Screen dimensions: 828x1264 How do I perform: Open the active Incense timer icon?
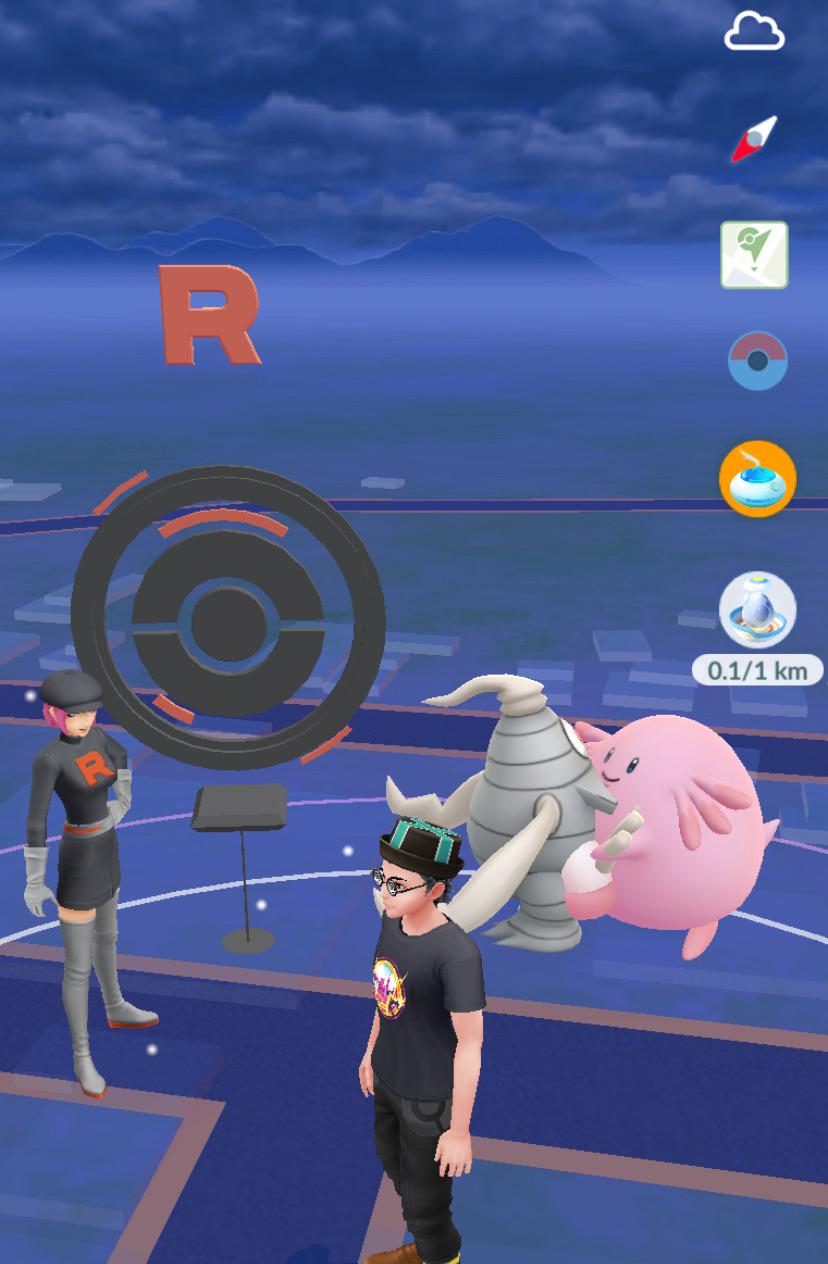[x=757, y=479]
